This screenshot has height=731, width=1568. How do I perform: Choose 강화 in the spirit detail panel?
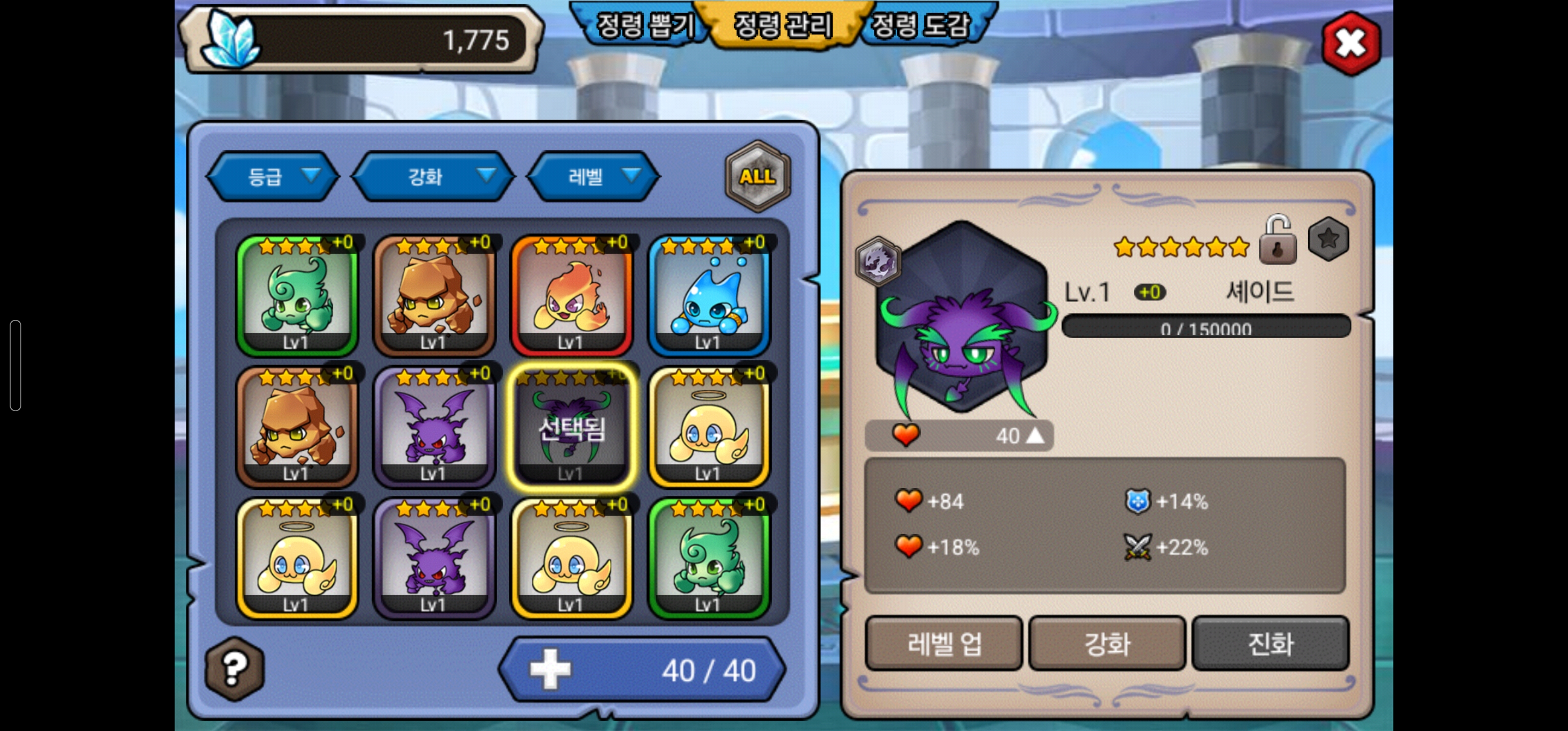1107,643
